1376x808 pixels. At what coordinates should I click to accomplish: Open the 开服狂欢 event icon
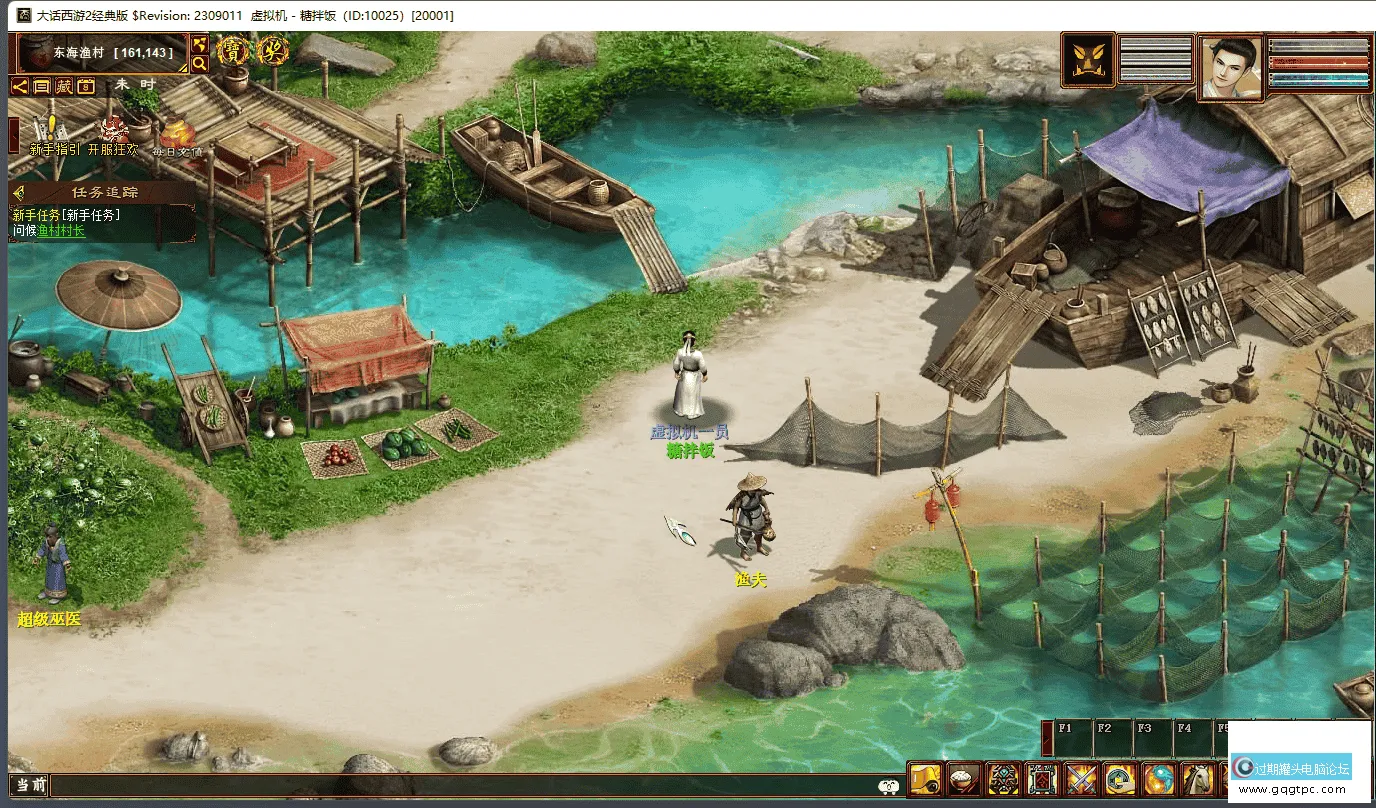pyautogui.click(x=113, y=135)
